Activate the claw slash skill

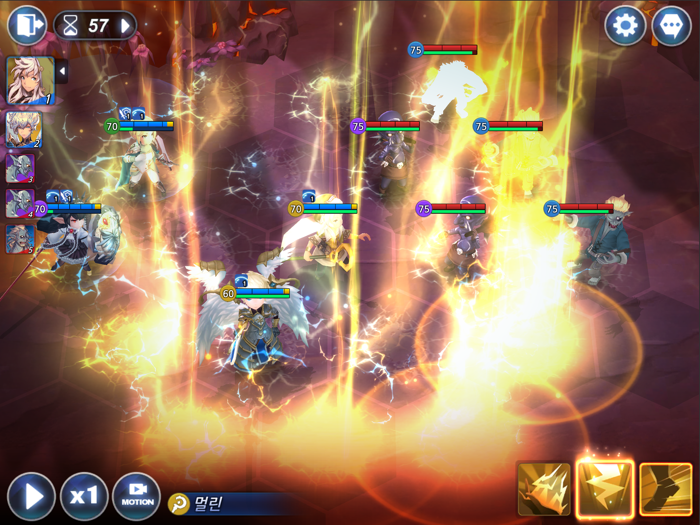544,490
